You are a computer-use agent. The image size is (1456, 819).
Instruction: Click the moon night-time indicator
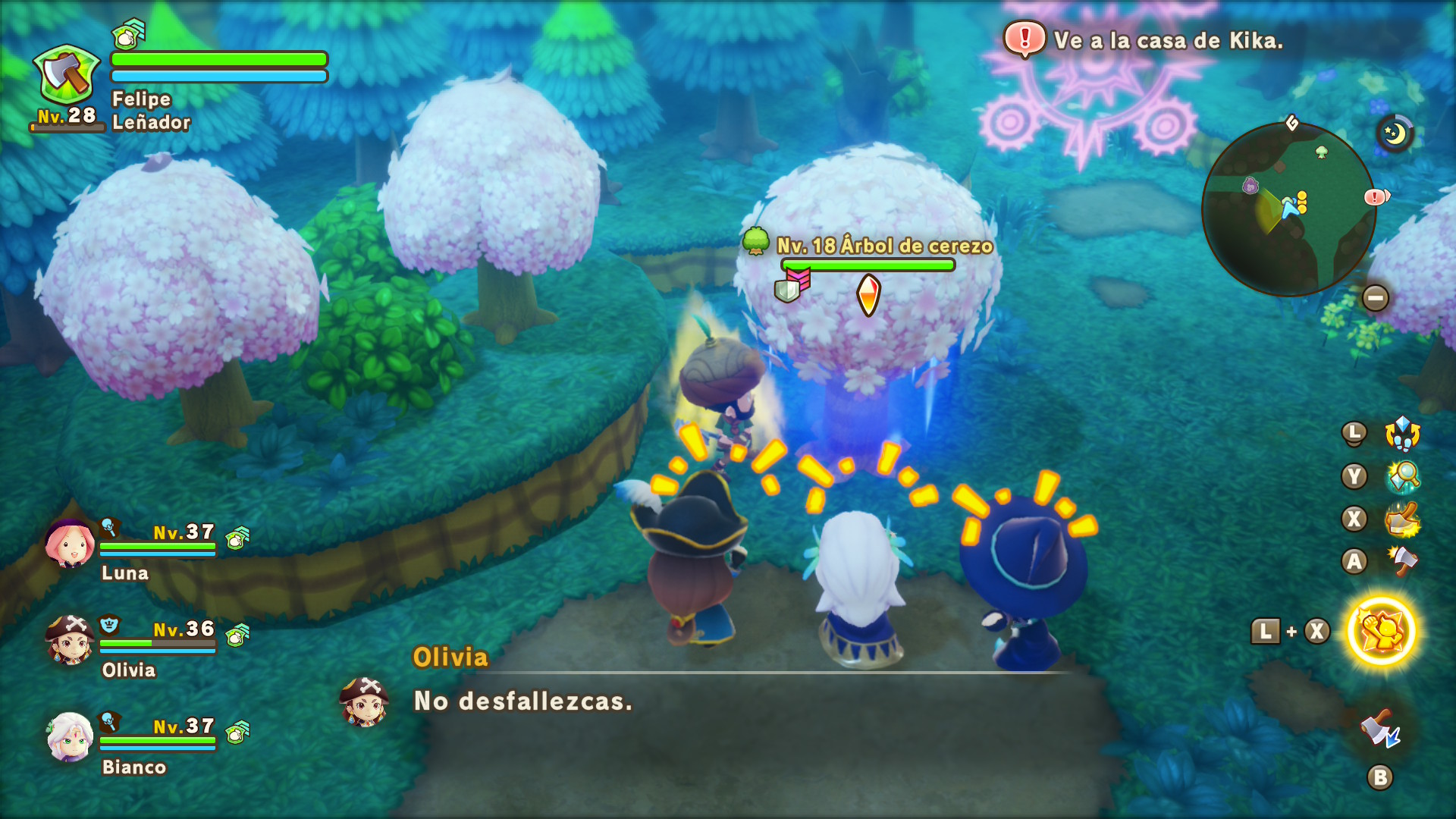coord(1395,134)
